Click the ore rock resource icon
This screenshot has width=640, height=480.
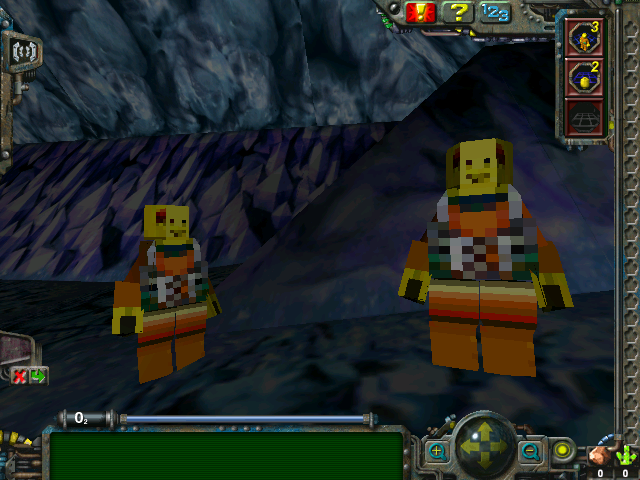pos(600,455)
